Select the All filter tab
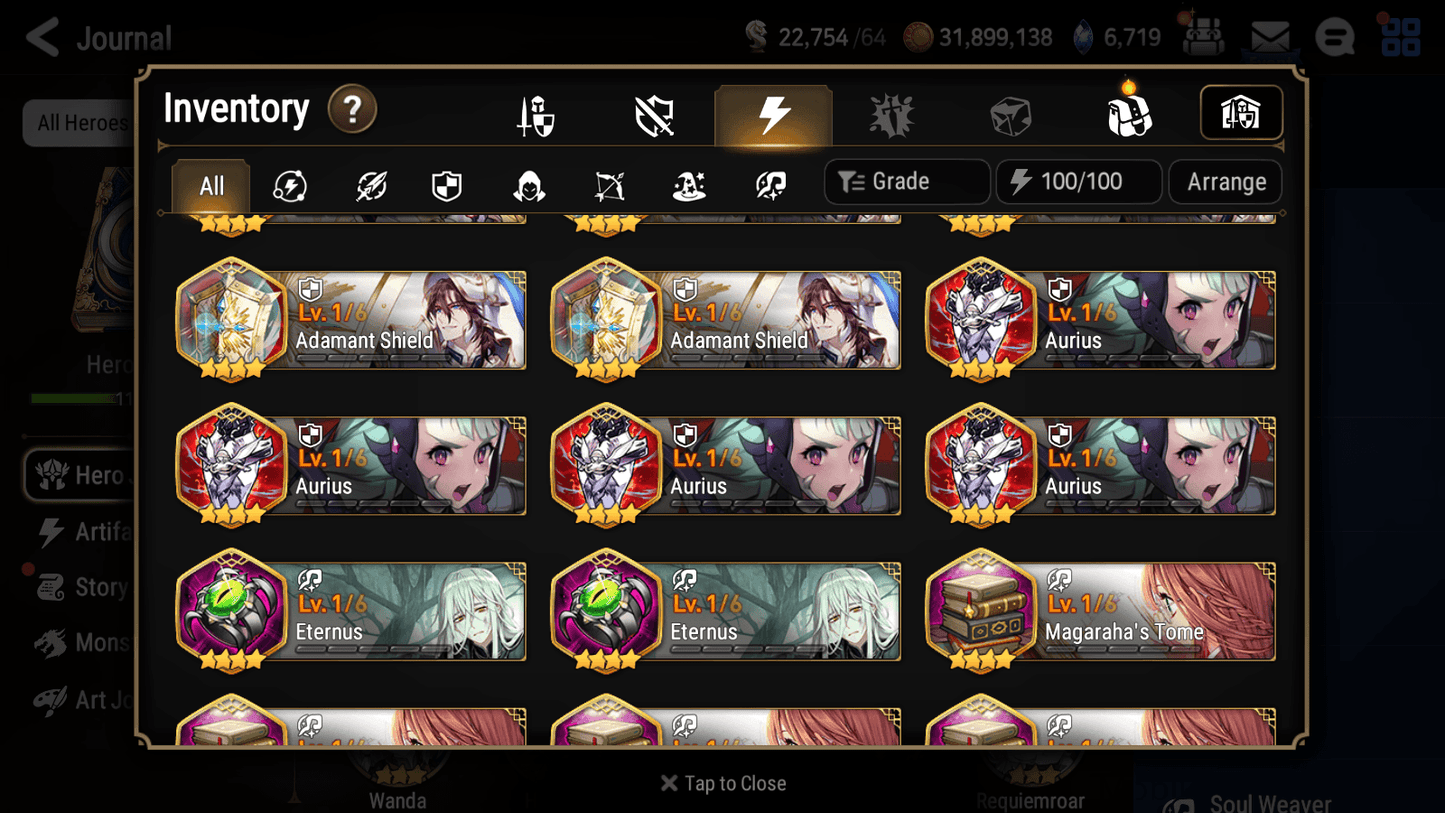This screenshot has height=813, width=1445. point(210,186)
